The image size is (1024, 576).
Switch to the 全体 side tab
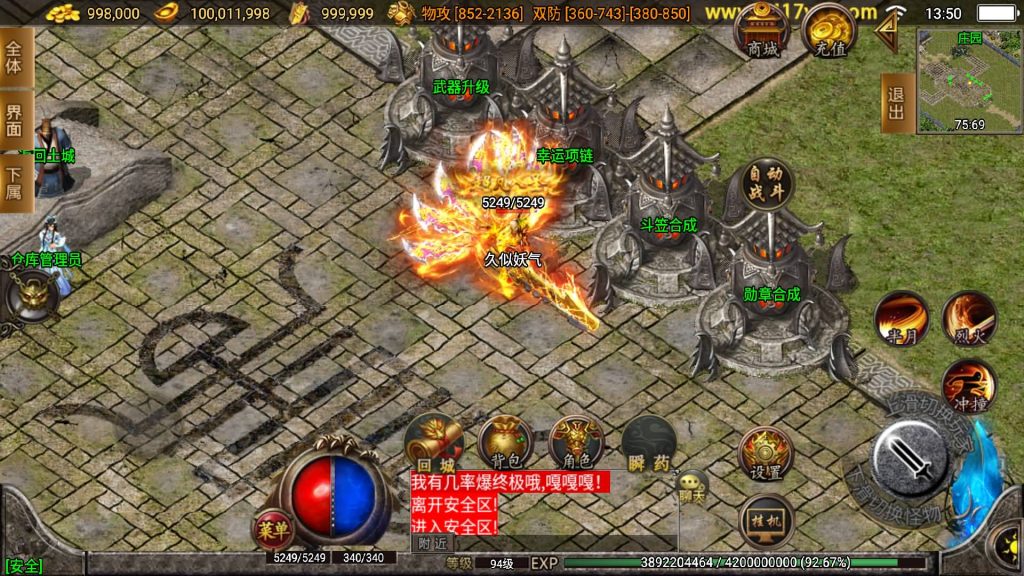pyautogui.click(x=14, y=59)
